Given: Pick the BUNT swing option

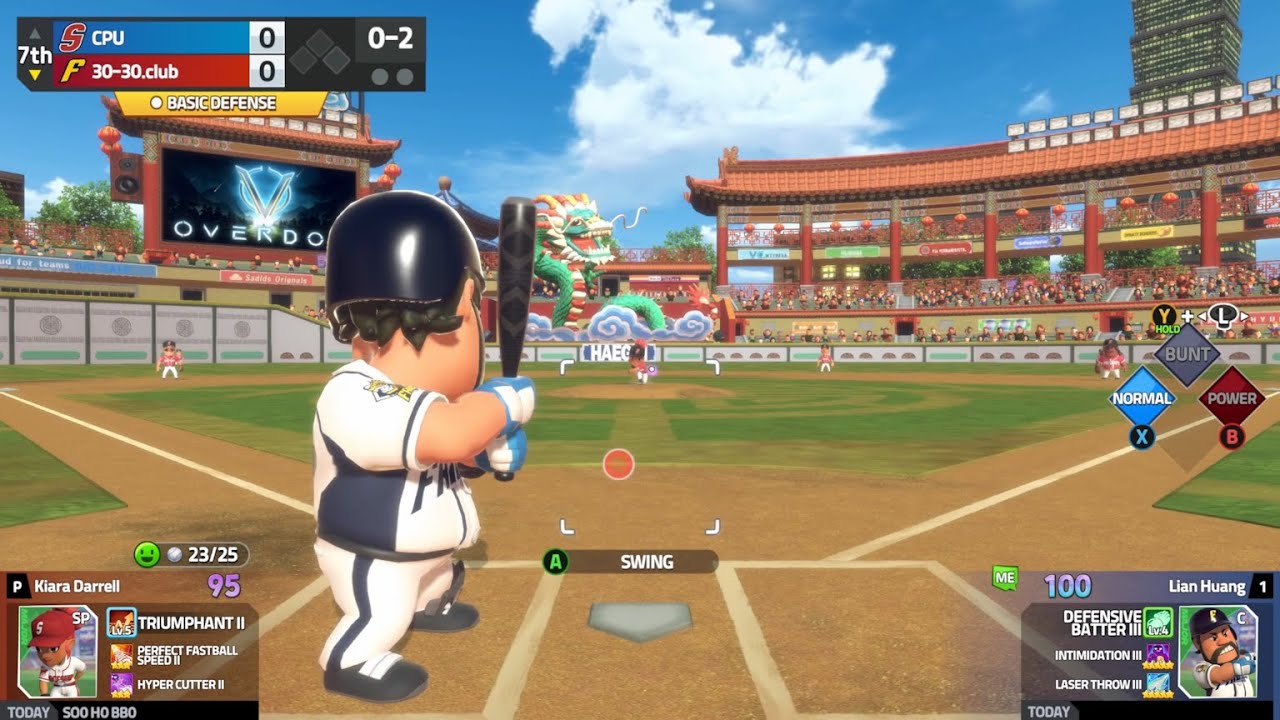Looking at the screenshot, I should pyautogui.click(x=1187, y=354).
